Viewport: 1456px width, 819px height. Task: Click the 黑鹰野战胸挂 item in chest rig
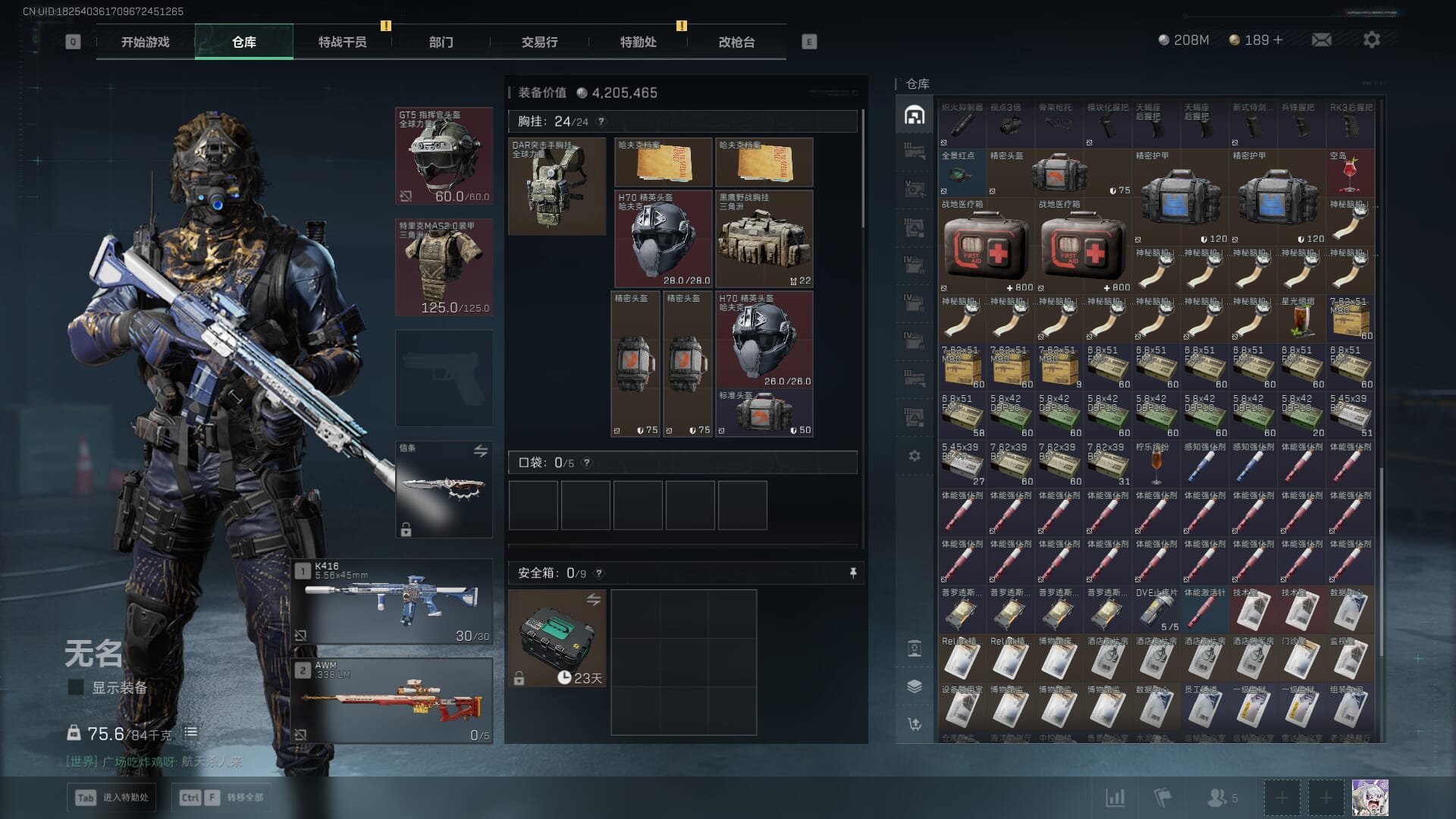coord(764,239)
